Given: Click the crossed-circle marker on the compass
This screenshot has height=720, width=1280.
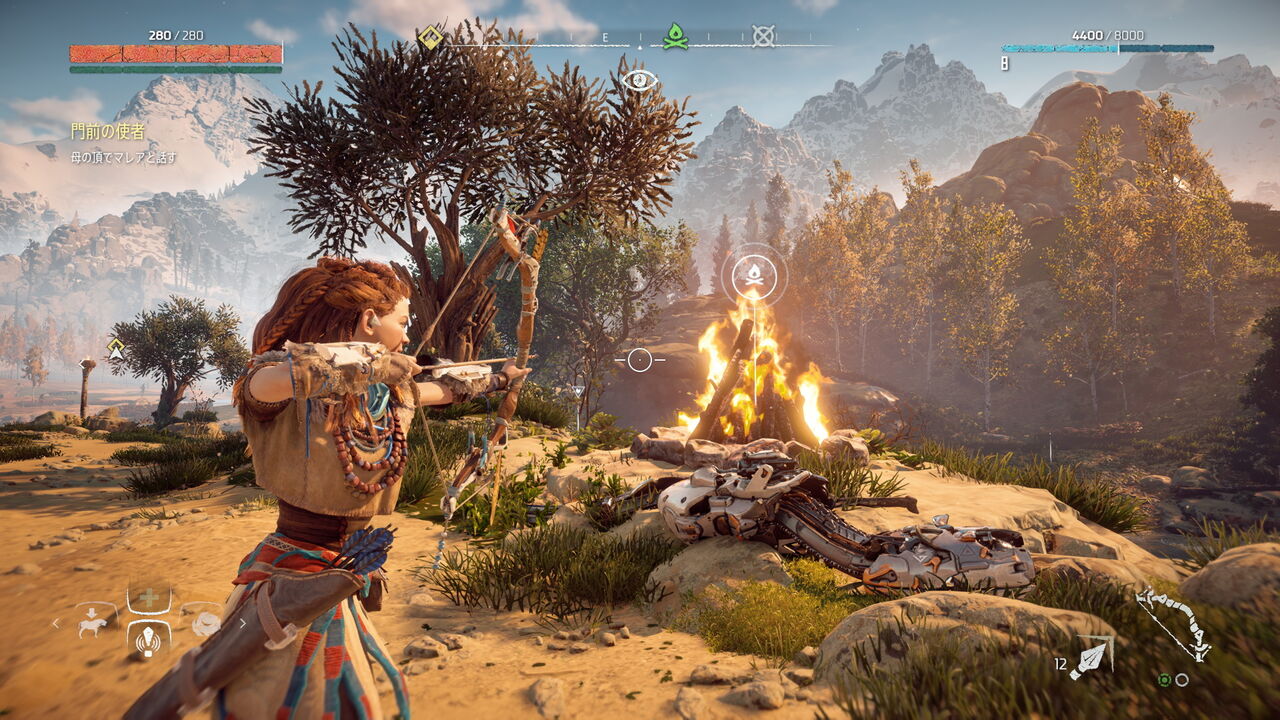Looking at the screenshot, I should pos(763,37).
